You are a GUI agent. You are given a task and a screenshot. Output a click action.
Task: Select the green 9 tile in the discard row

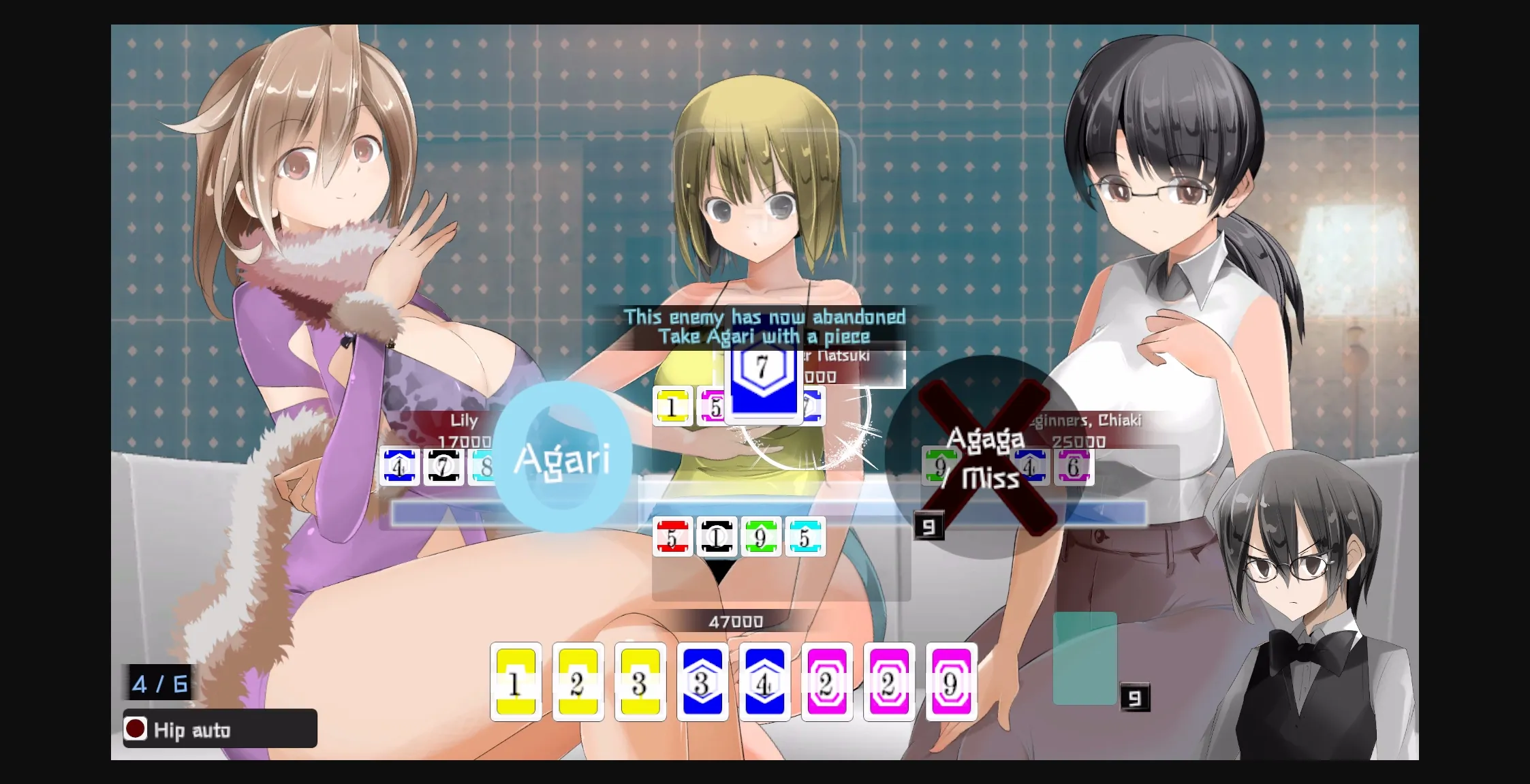(762, 537)
